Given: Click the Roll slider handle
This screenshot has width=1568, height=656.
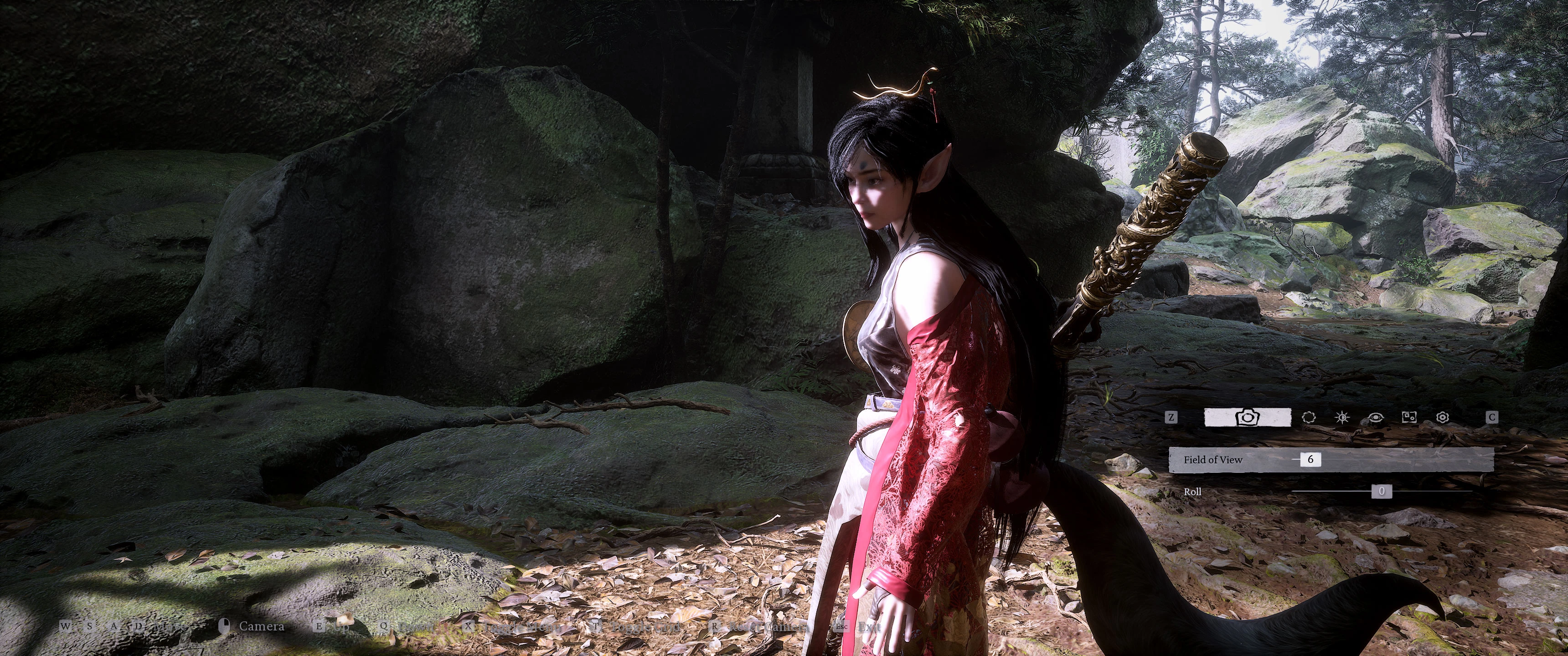Looking at the screenshot, I should point(1381,491).
